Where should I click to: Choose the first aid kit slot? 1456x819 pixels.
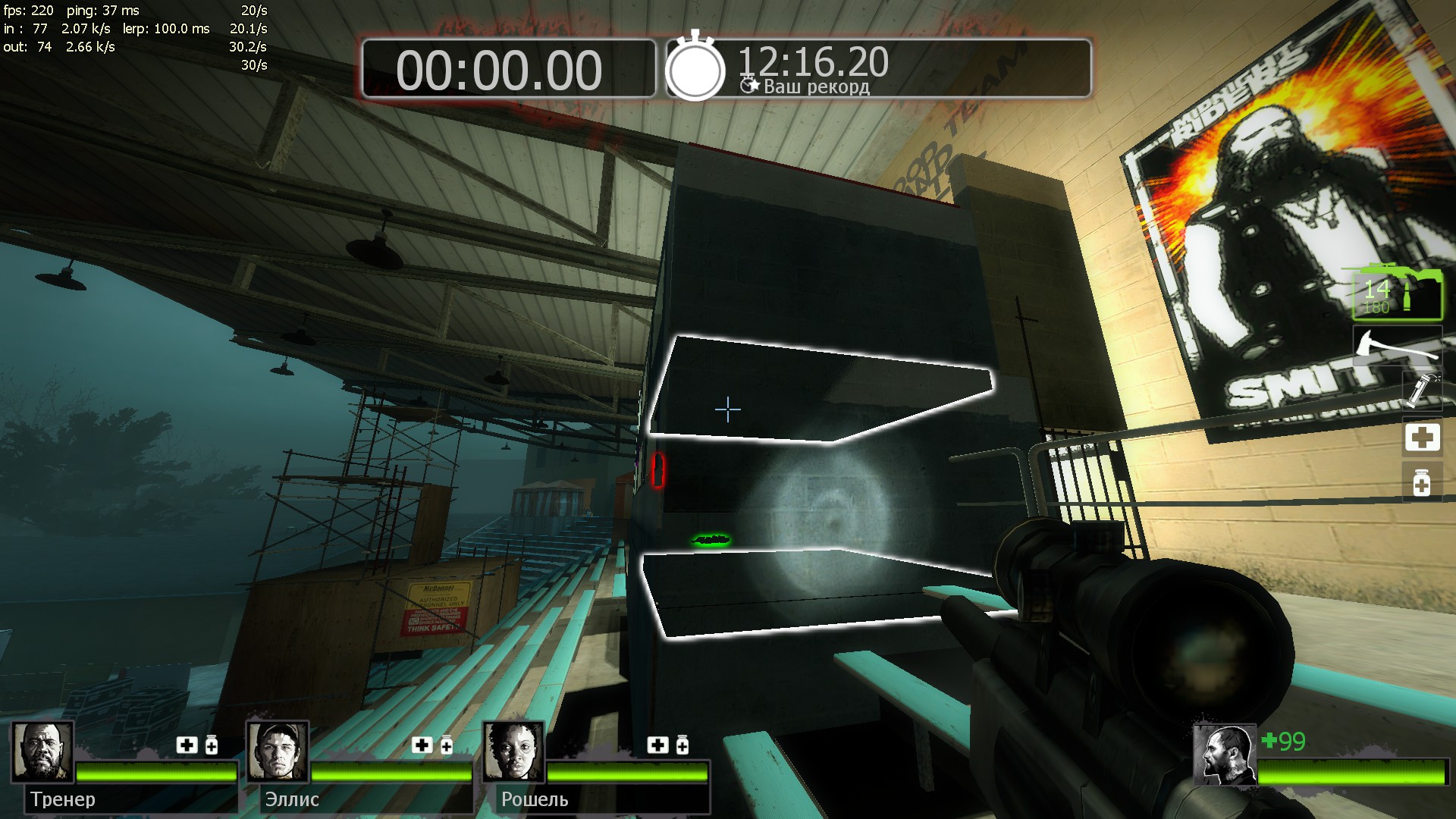(x=1422, y=438)
